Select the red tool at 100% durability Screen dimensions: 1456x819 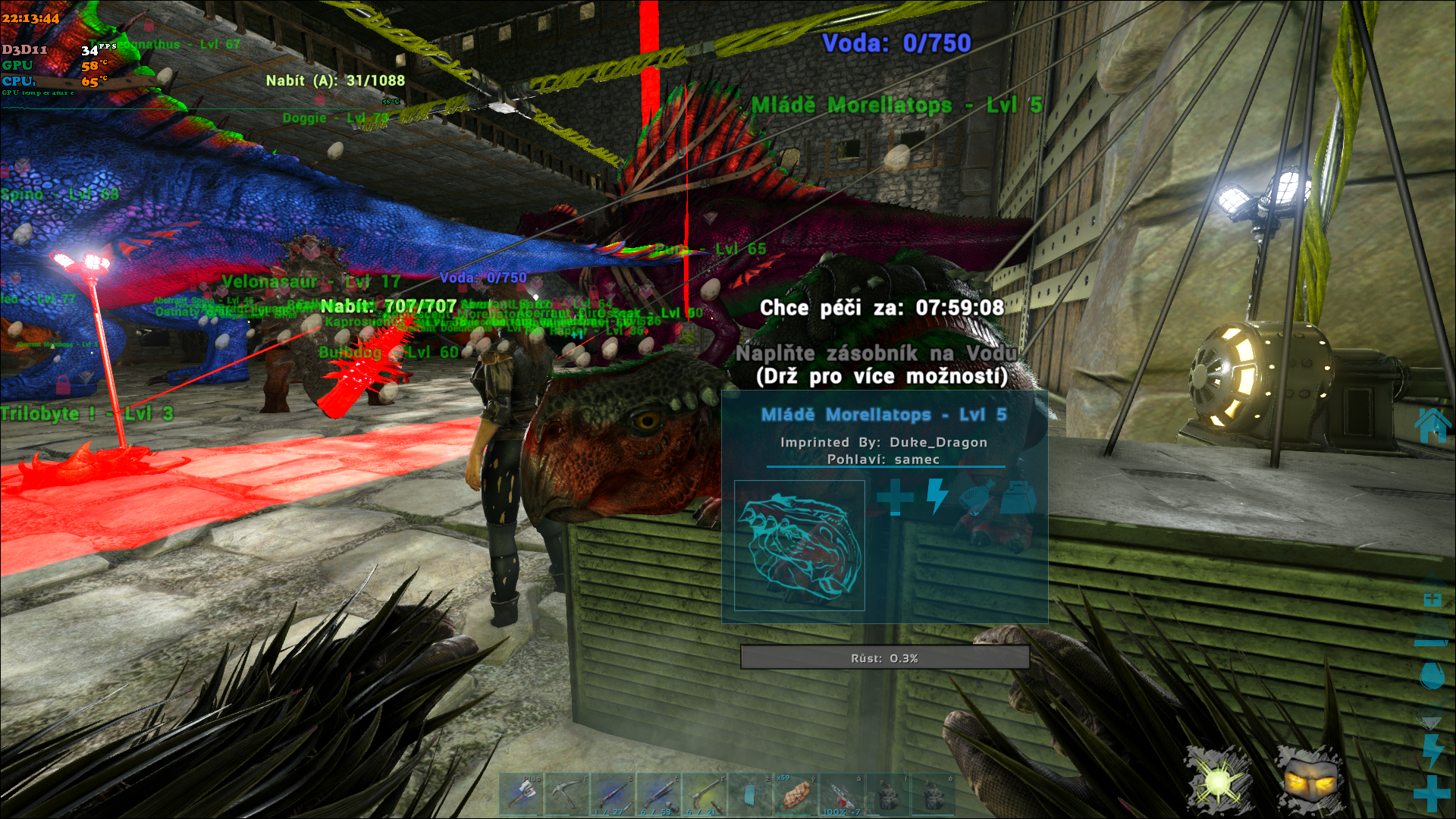pyautogui.click(x=842, y=795)
